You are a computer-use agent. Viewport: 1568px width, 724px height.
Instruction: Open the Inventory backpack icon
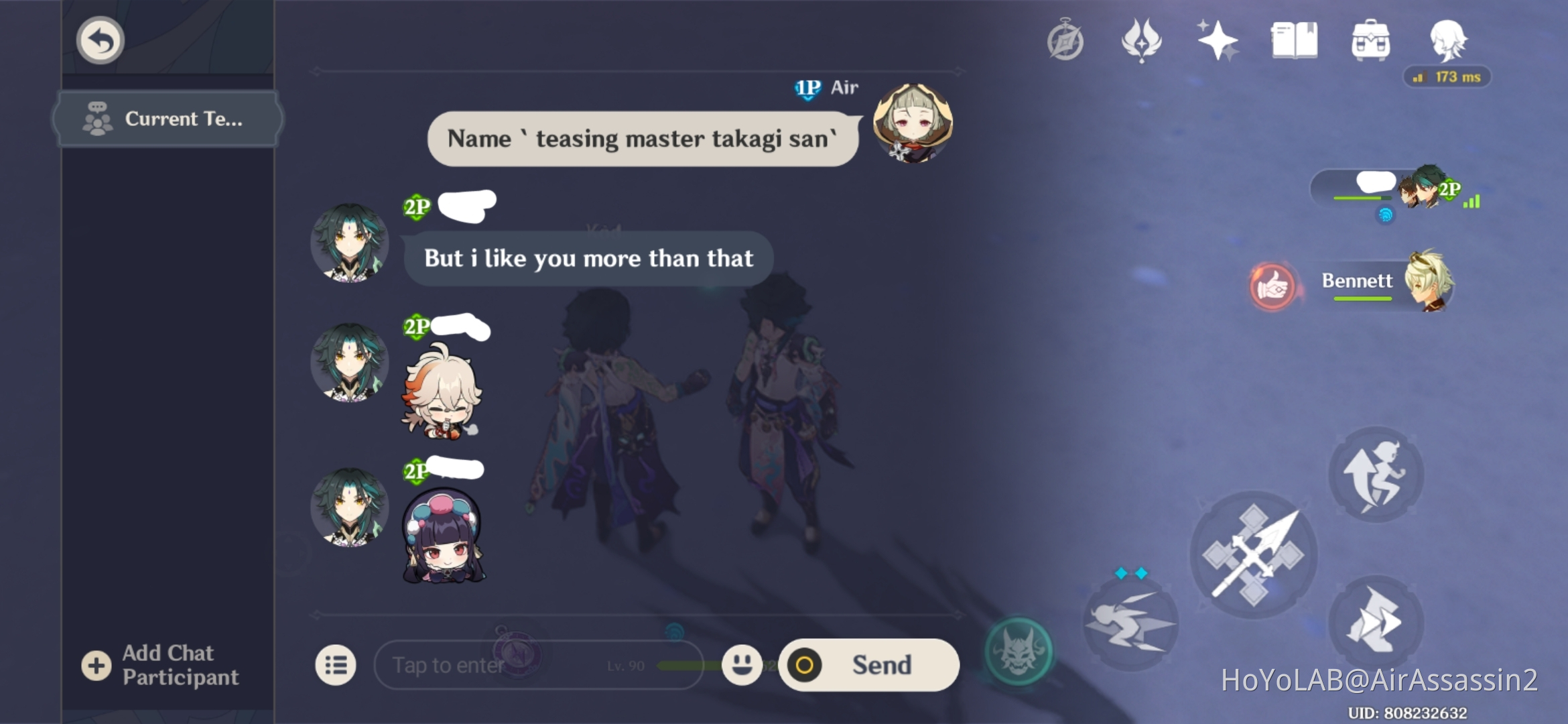click(1370, 40)
